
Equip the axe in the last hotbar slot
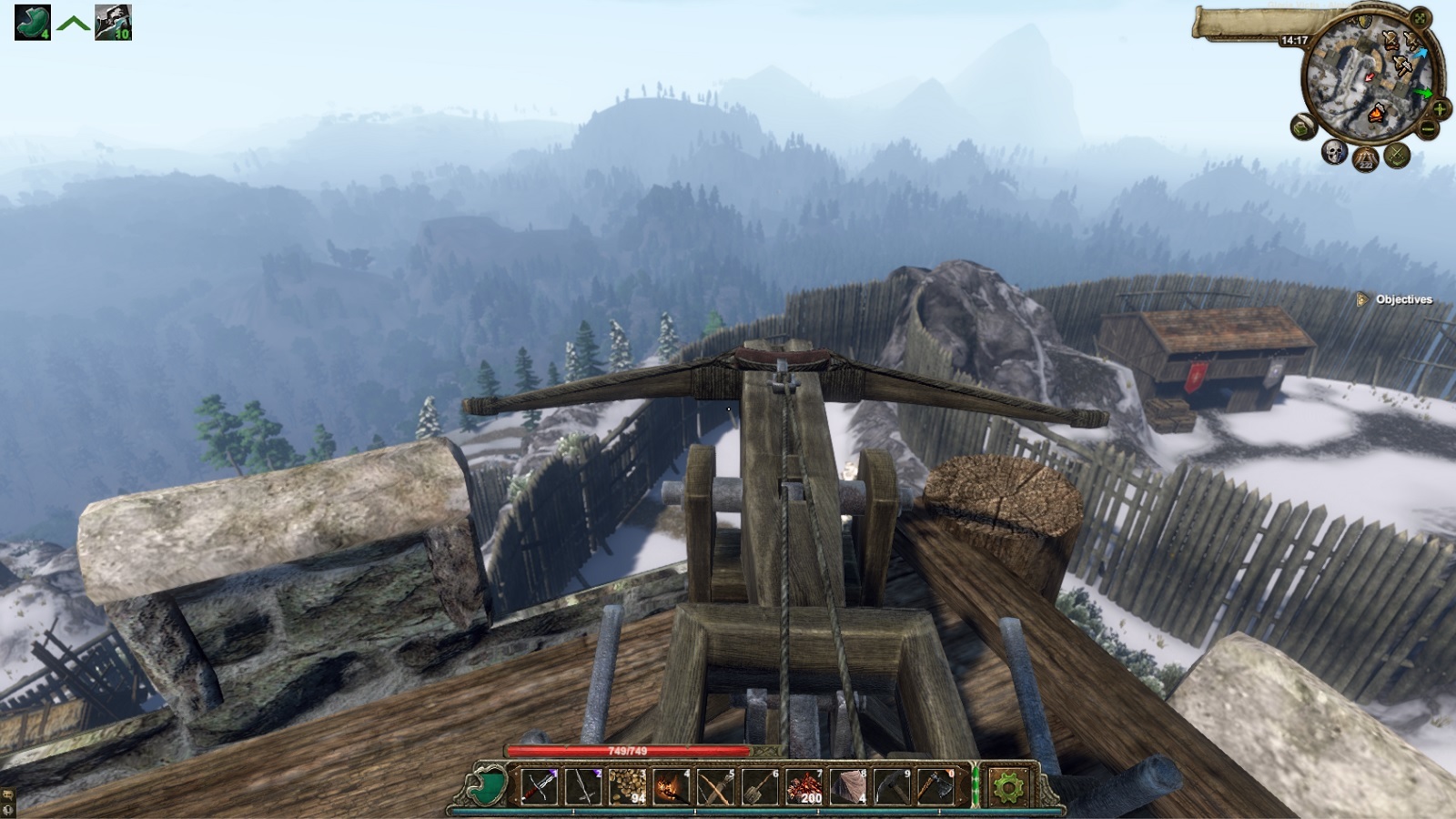click(x=936, y=786)
